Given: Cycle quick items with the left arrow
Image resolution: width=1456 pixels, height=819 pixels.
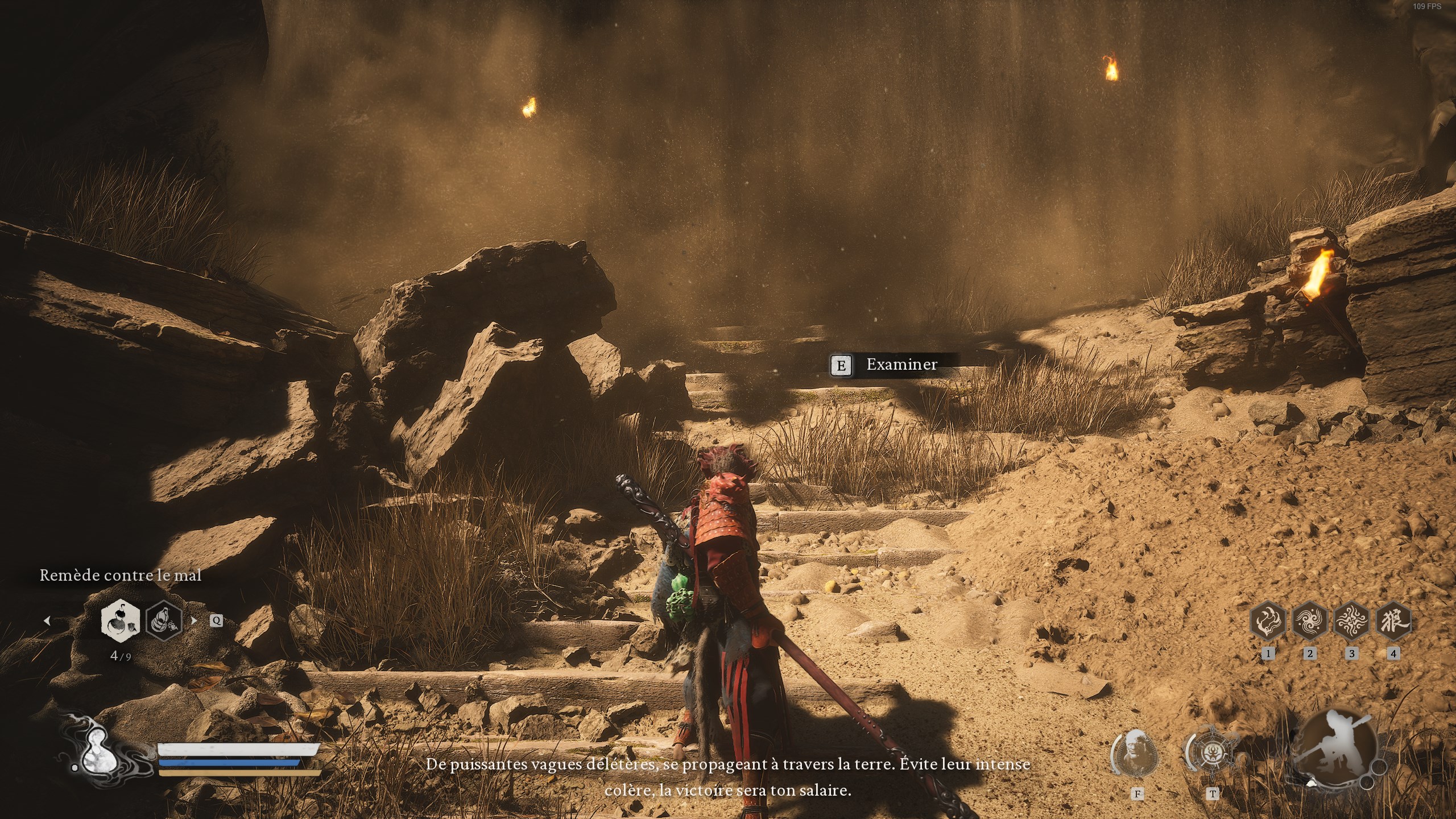Looking at the screenshot, I should coord(47,621).
